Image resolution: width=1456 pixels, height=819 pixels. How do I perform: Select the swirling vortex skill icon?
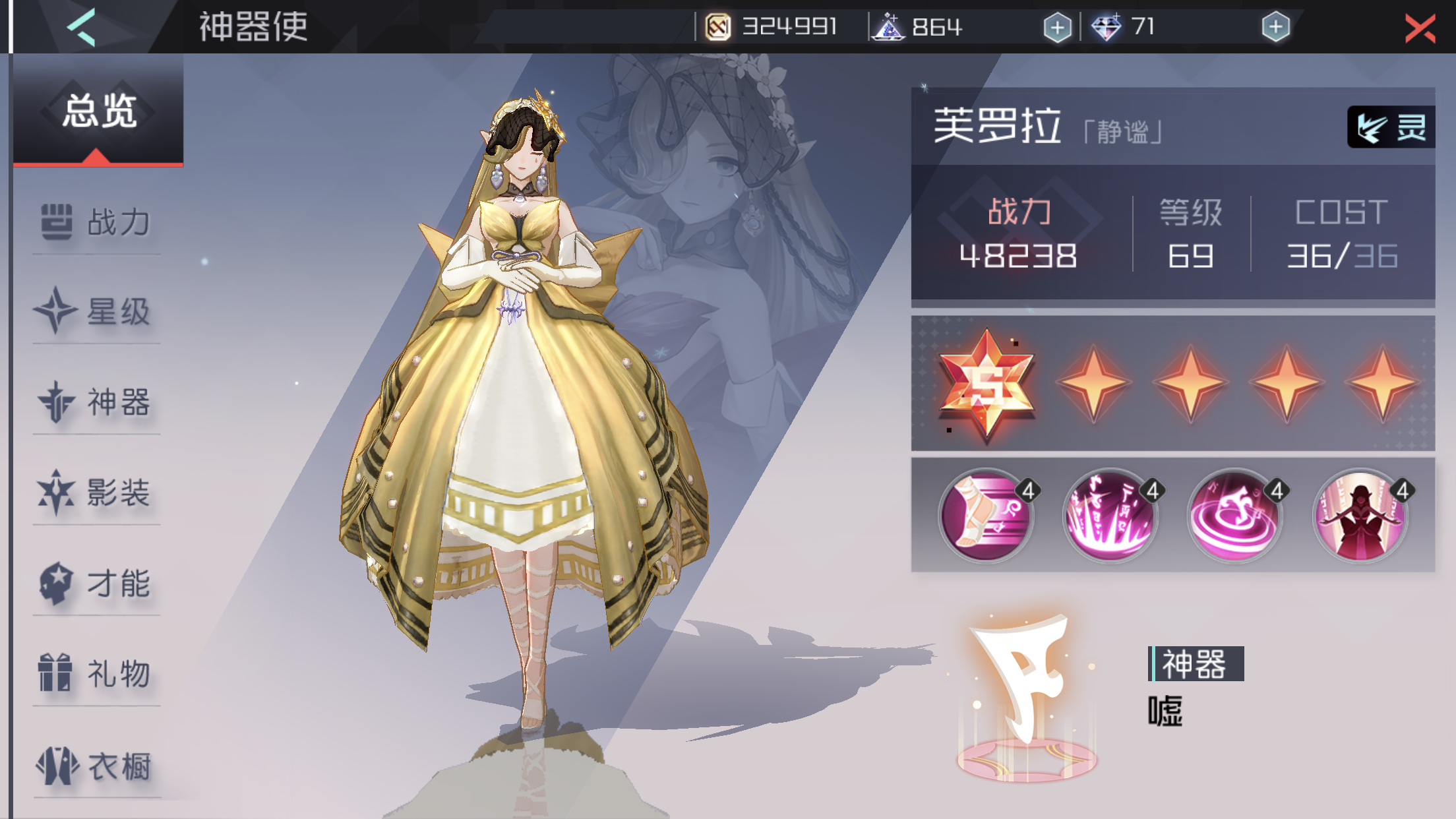click(x=1235, y=516)
